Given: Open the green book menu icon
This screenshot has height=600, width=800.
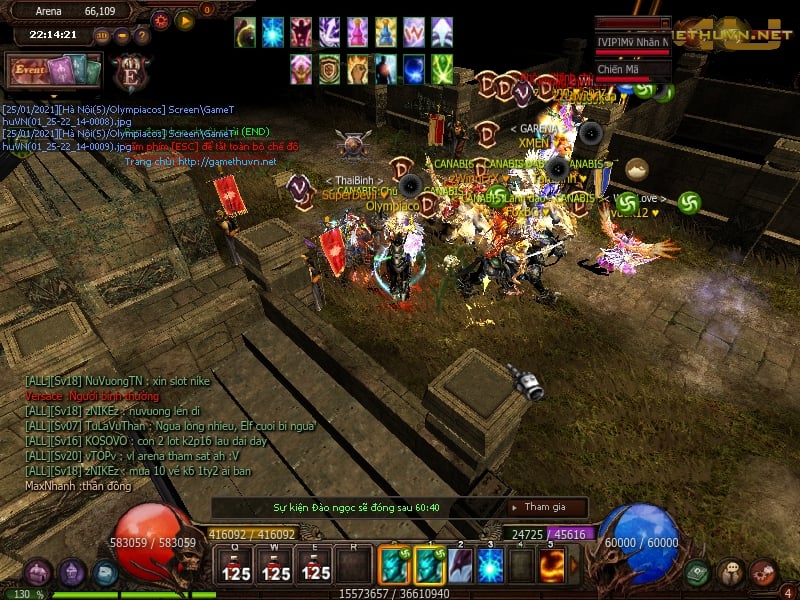Looking at the screenshot, I should click(x=698, y=573).
